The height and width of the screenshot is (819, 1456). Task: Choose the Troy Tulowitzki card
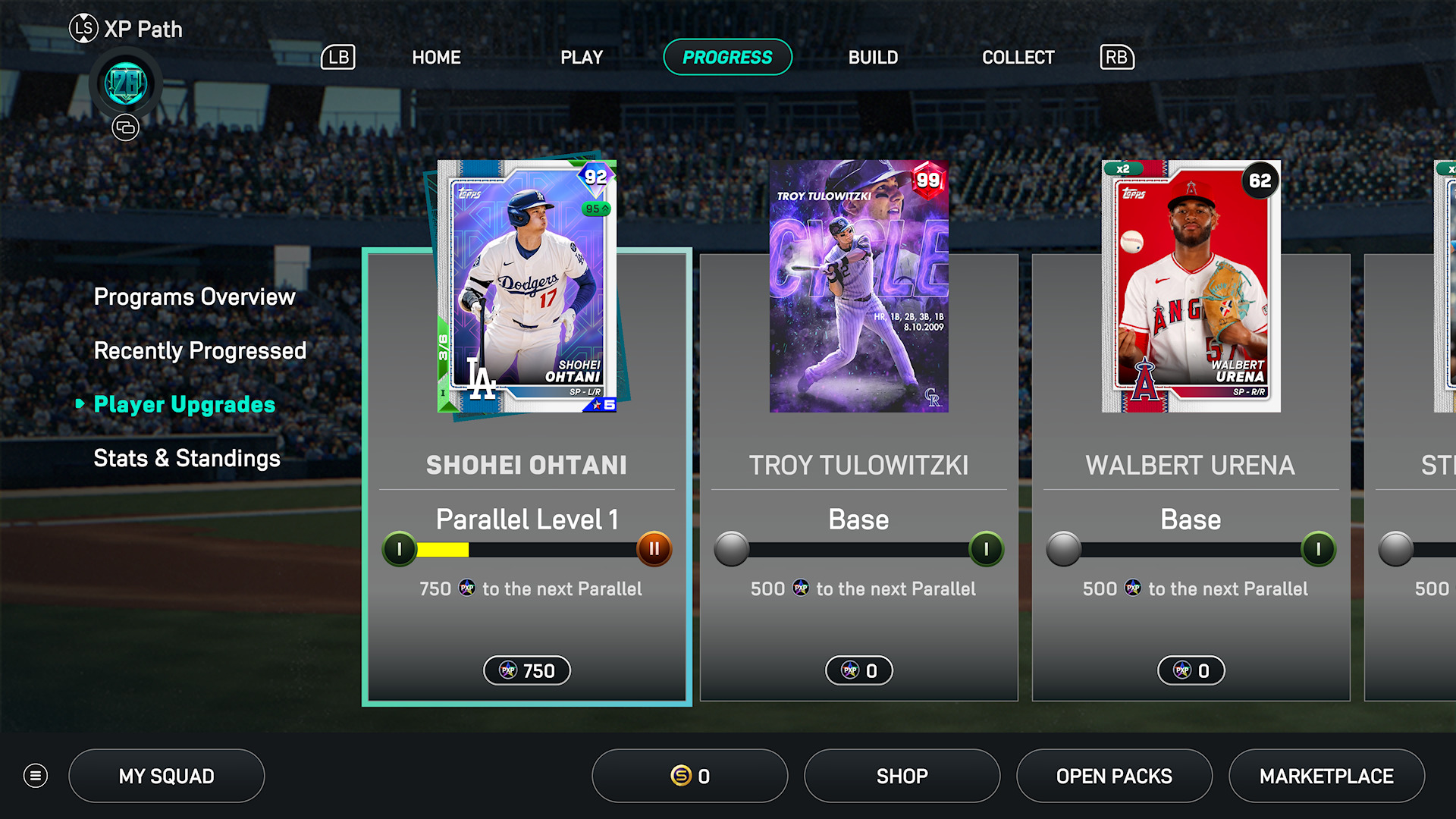point(858,478)
